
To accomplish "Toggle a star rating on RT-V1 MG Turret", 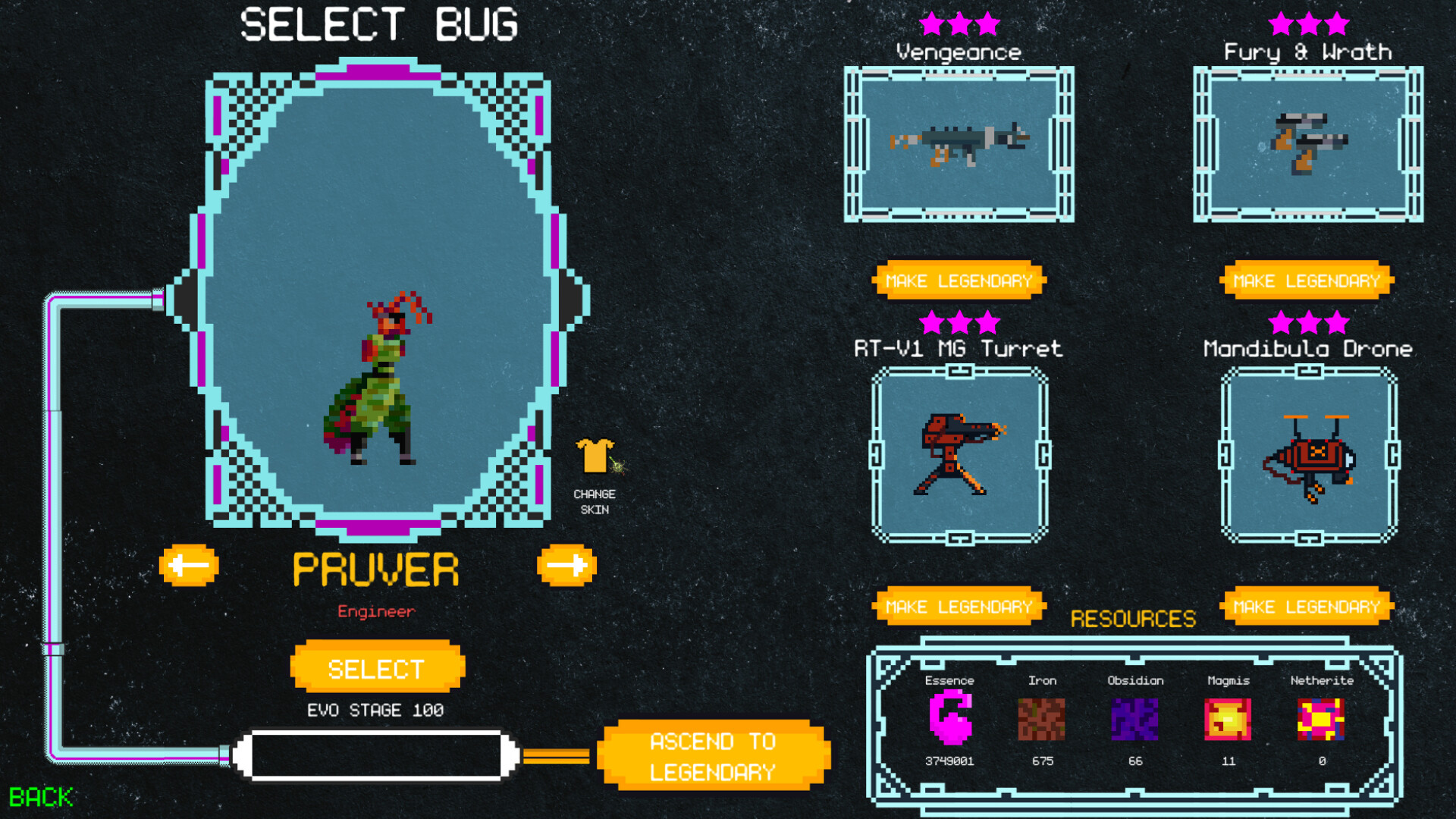I will point(959,322).
